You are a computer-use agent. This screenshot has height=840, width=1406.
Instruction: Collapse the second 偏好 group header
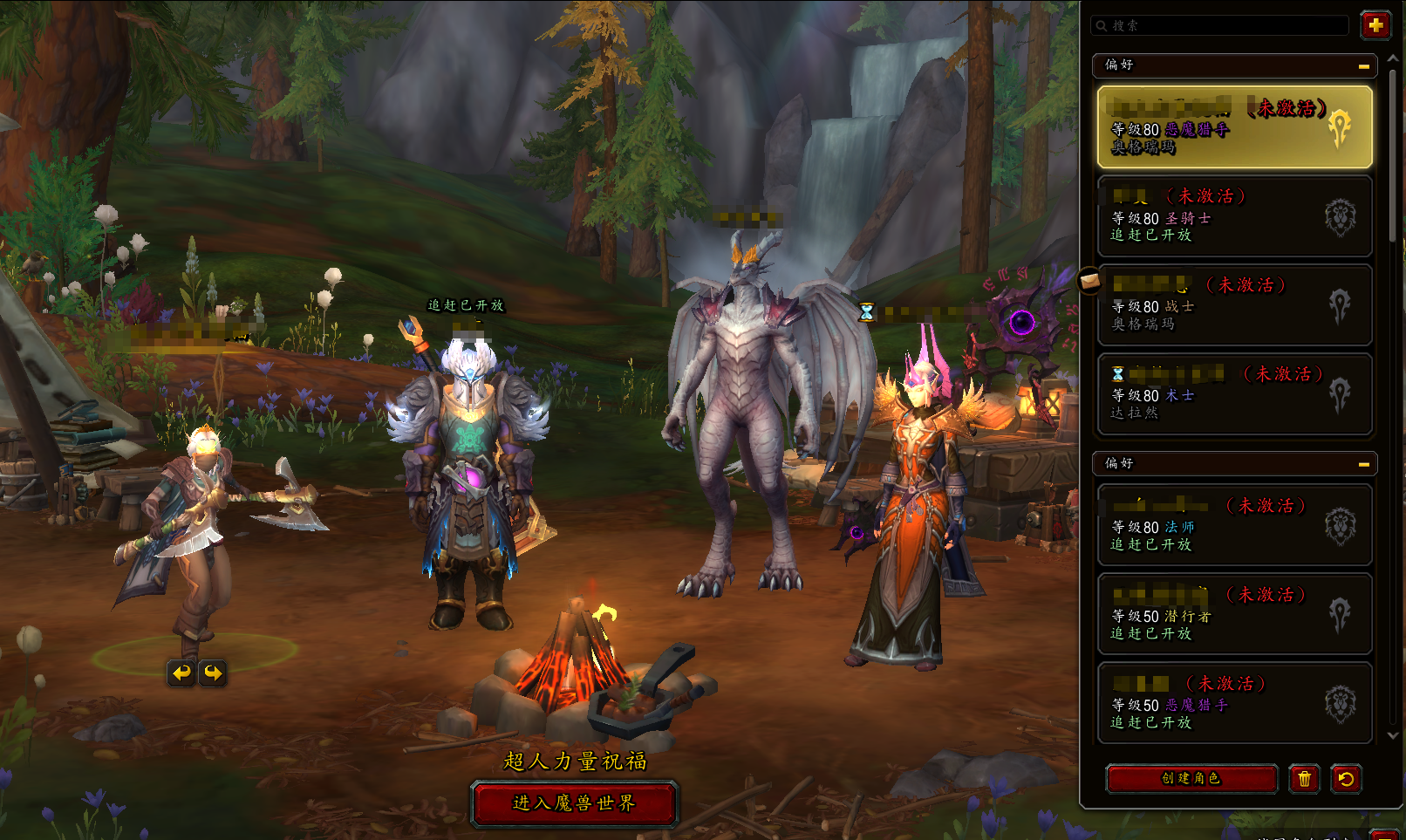pyautogui.click(x=1363, y=464)
